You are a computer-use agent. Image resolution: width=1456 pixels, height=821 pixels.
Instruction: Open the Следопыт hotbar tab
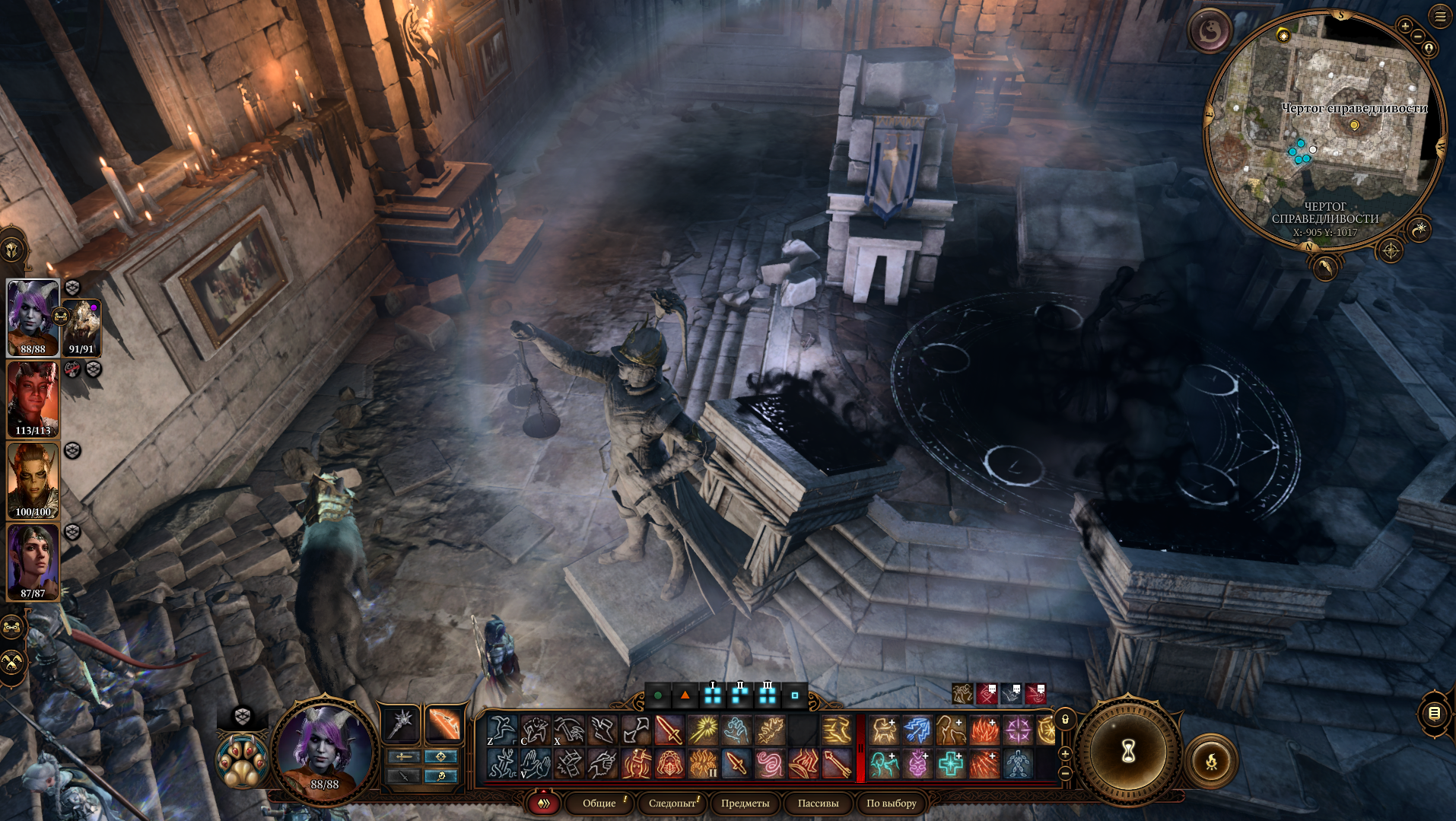[672, 803]
